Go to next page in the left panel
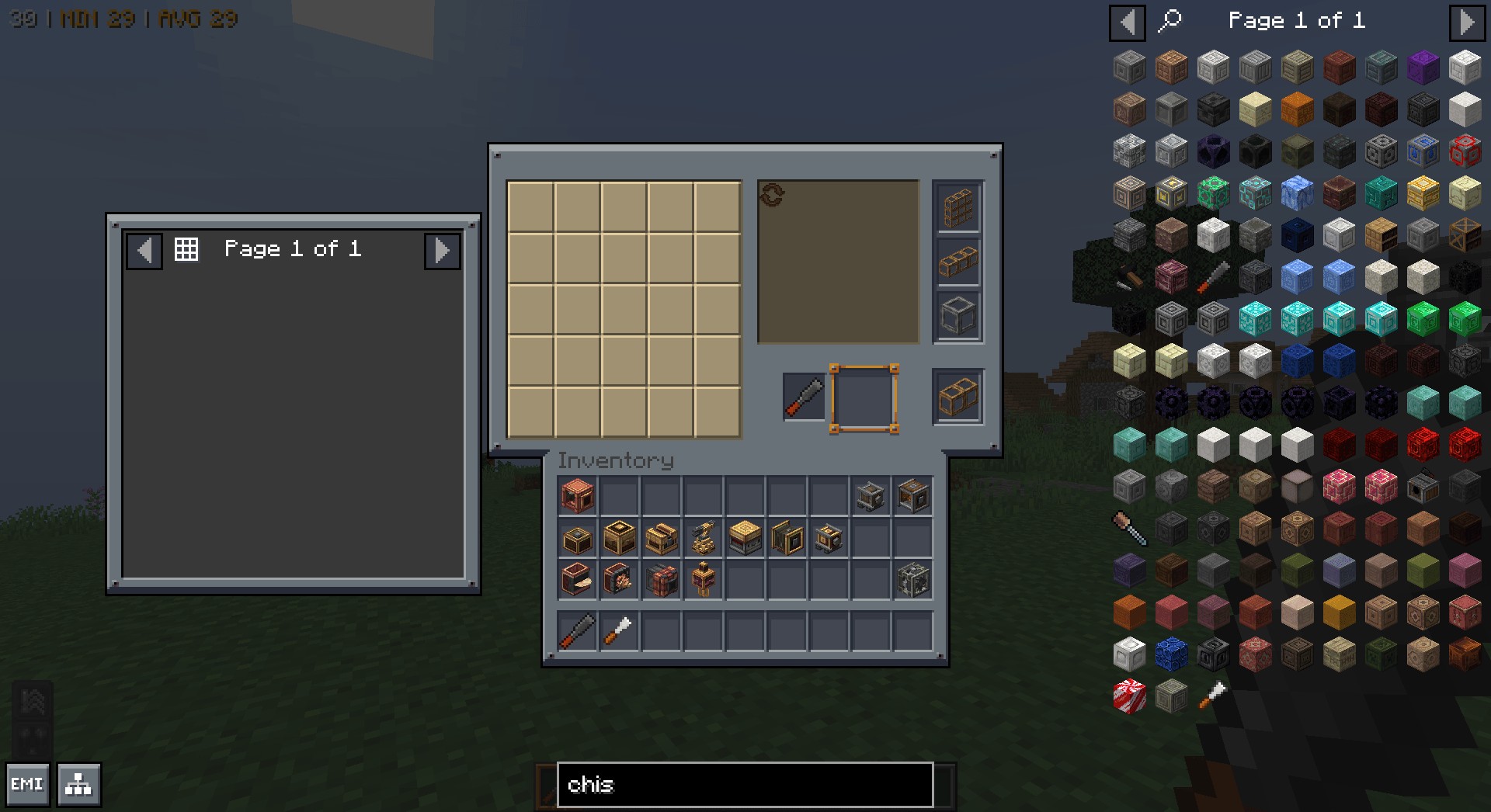This screenshot has height=812, width=1491. coord(442,251)
